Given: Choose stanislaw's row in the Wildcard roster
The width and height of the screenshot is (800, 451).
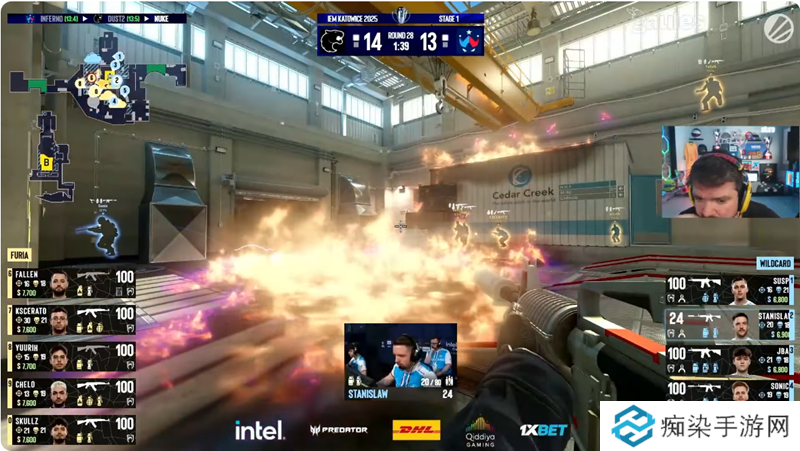Looking at the screenshot, I should [730, 326].
